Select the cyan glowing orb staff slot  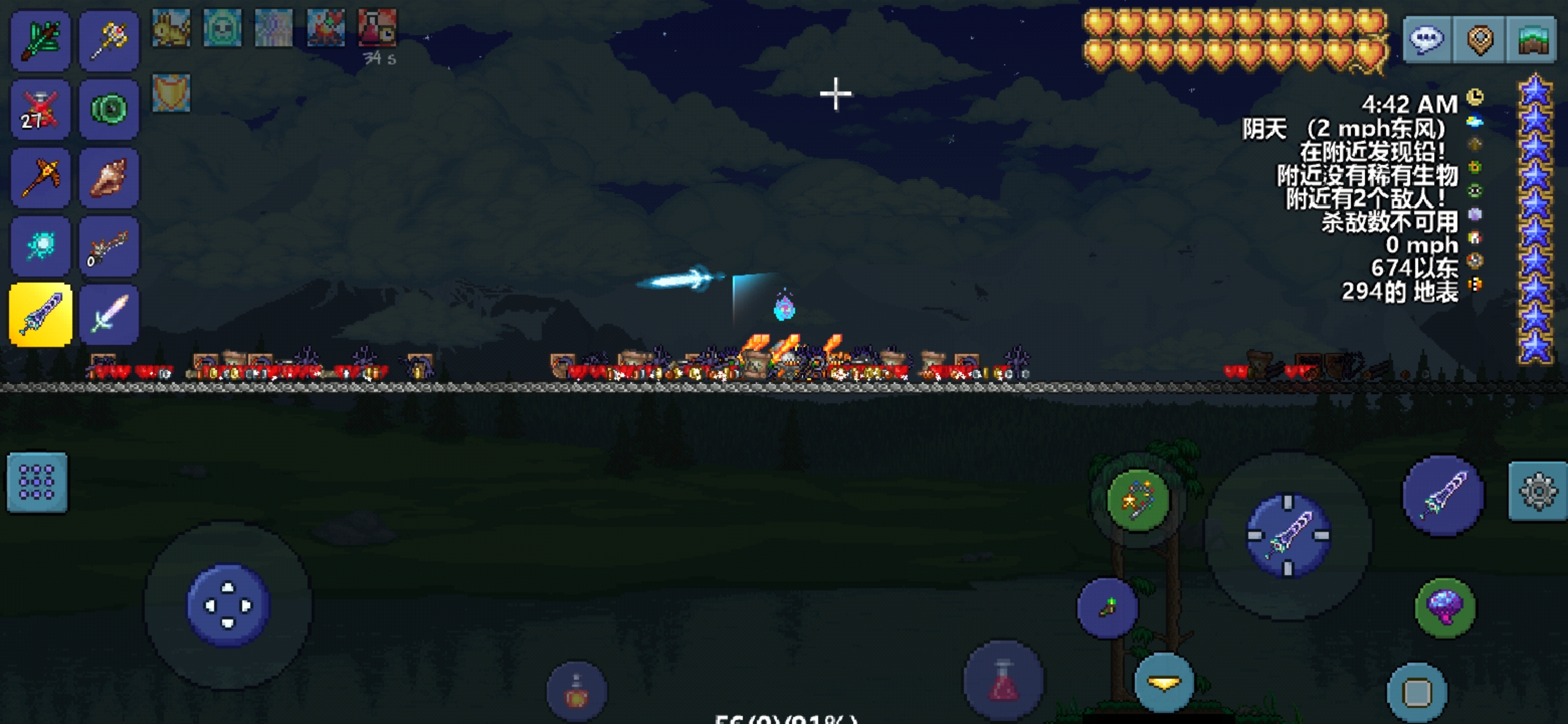click(40, 246)
